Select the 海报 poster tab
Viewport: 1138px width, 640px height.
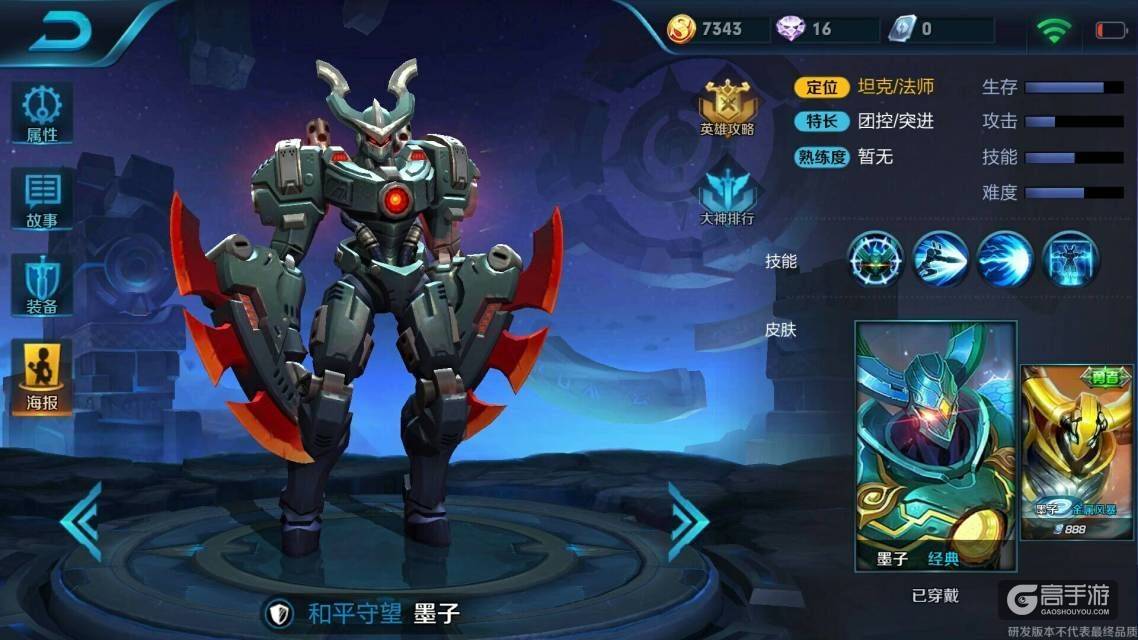pyautogui.click(x=42, y=377)
